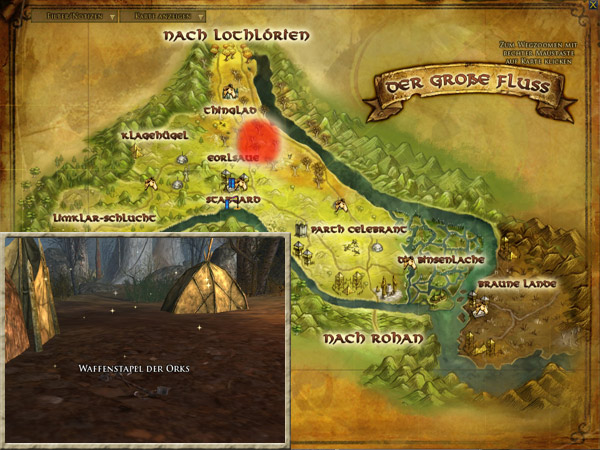Select the red highlighted quest area
Viewport: 600px width, 450px height.
(x=262, y=138)
